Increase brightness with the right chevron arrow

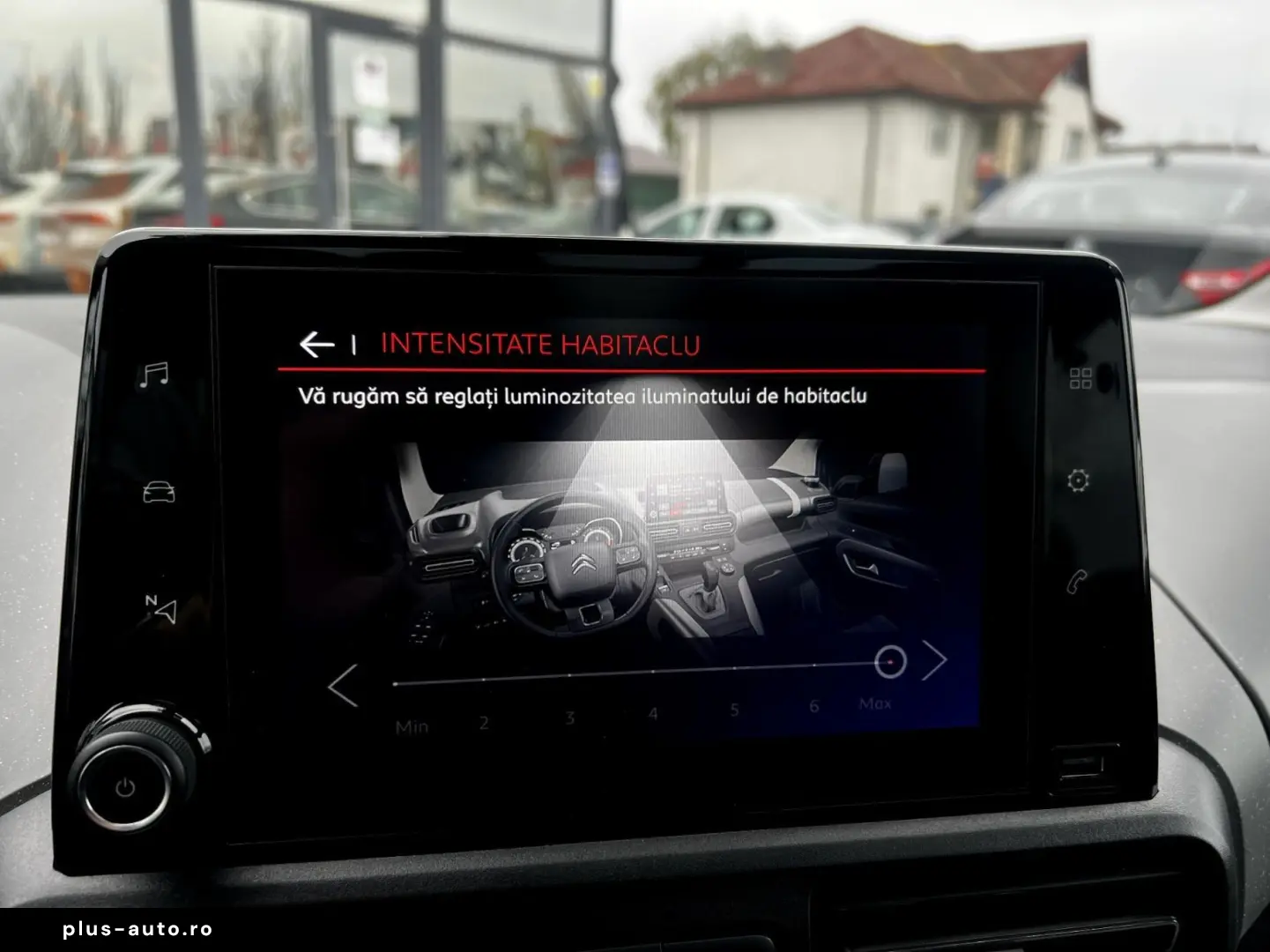click(934, 660)
